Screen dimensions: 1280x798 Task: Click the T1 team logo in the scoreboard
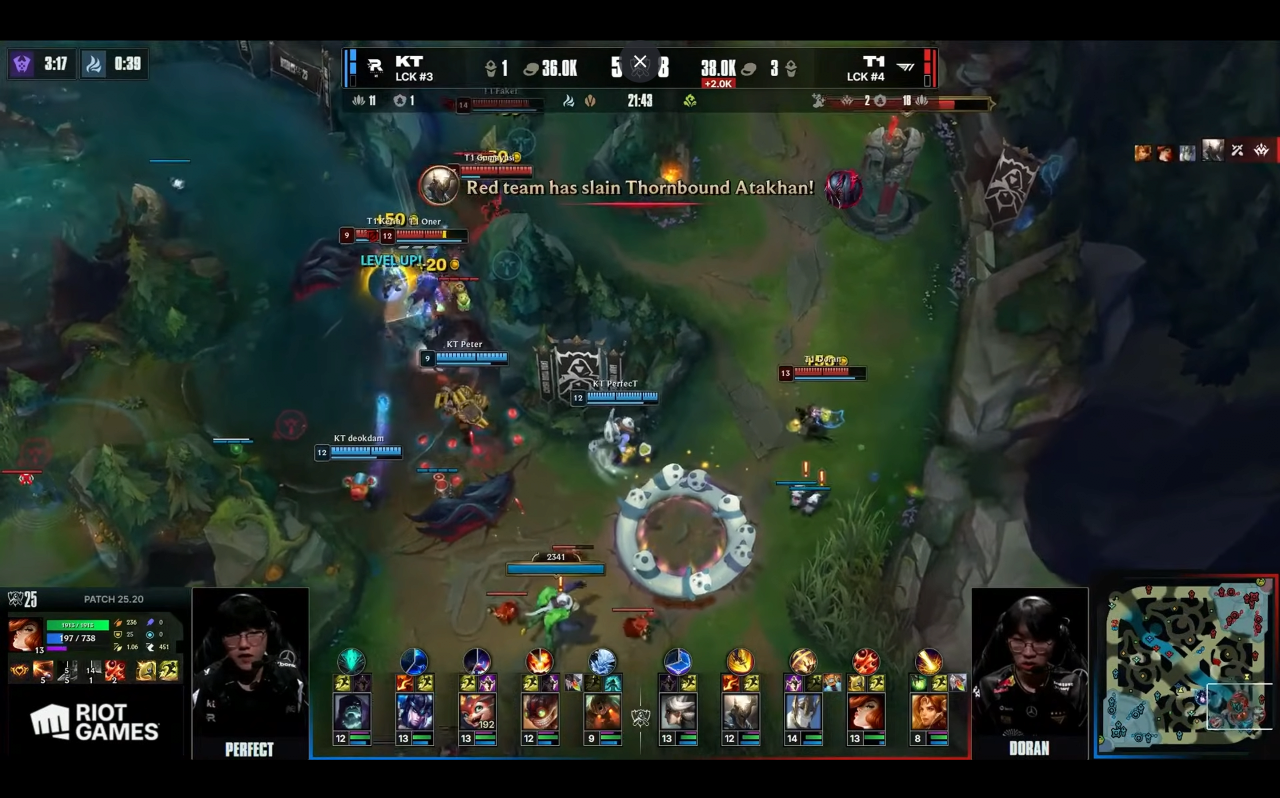click(x=905, y=67)
